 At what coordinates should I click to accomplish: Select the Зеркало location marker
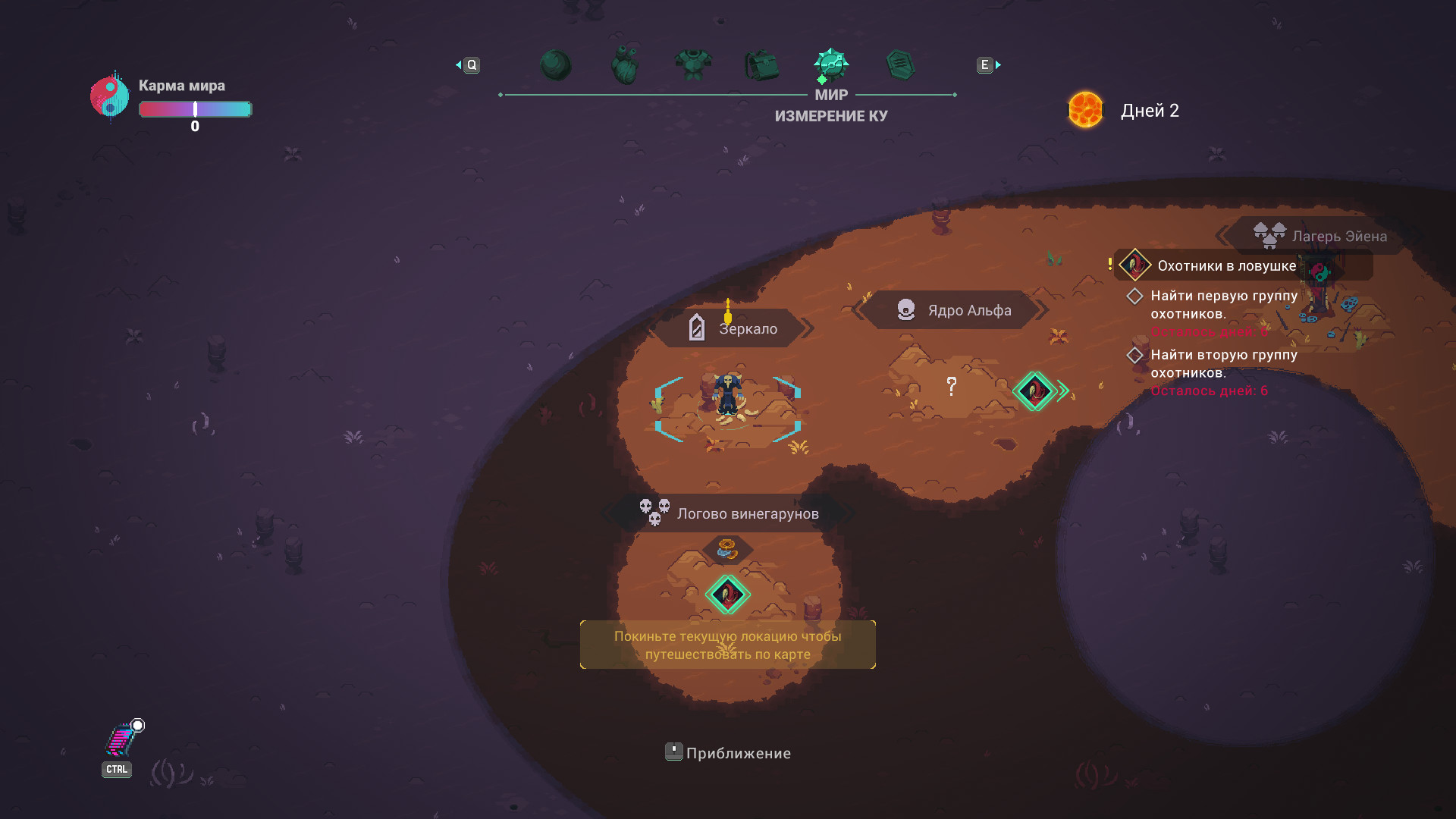(733, 328)
